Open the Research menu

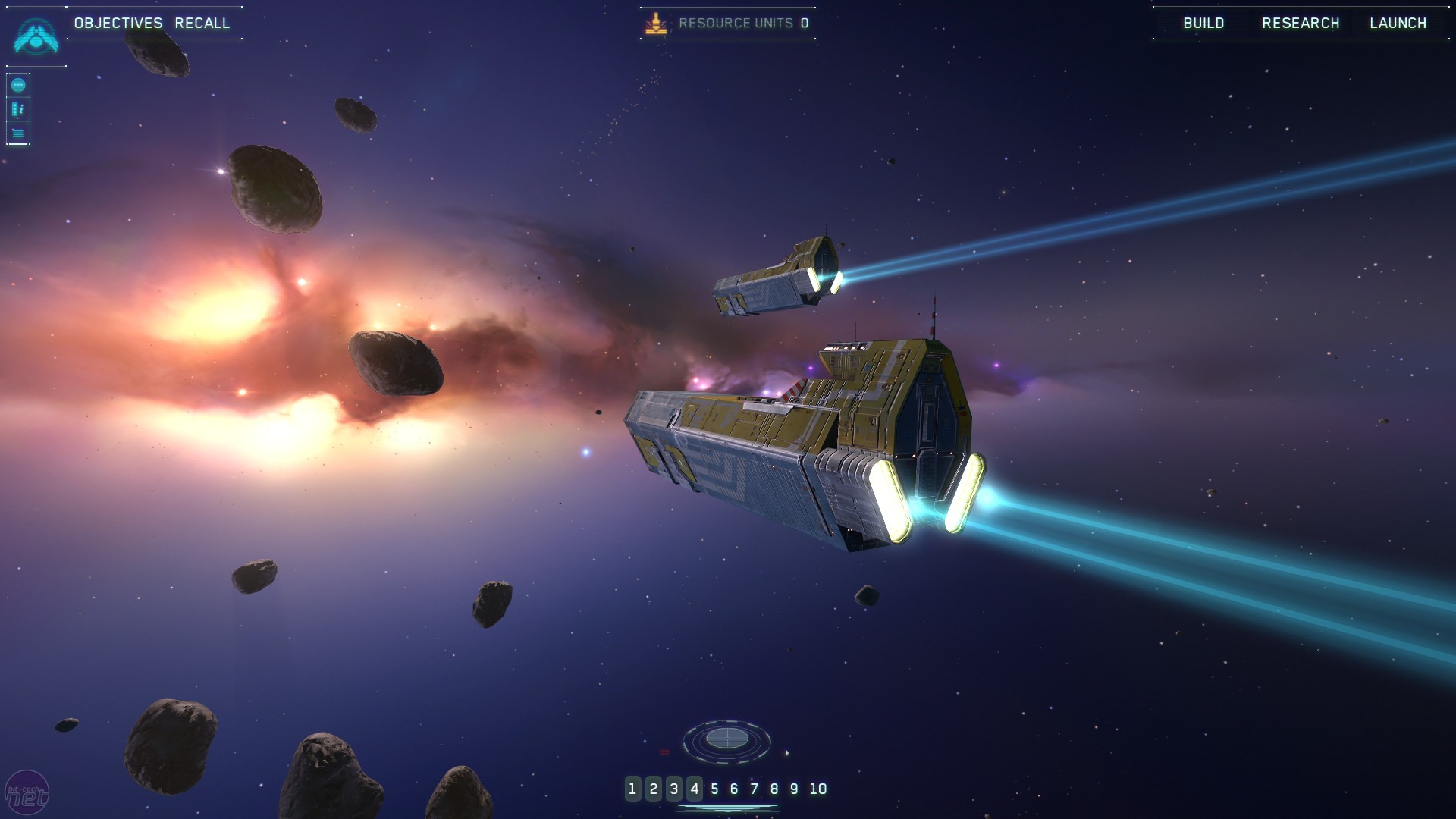tap(1301, 24)
